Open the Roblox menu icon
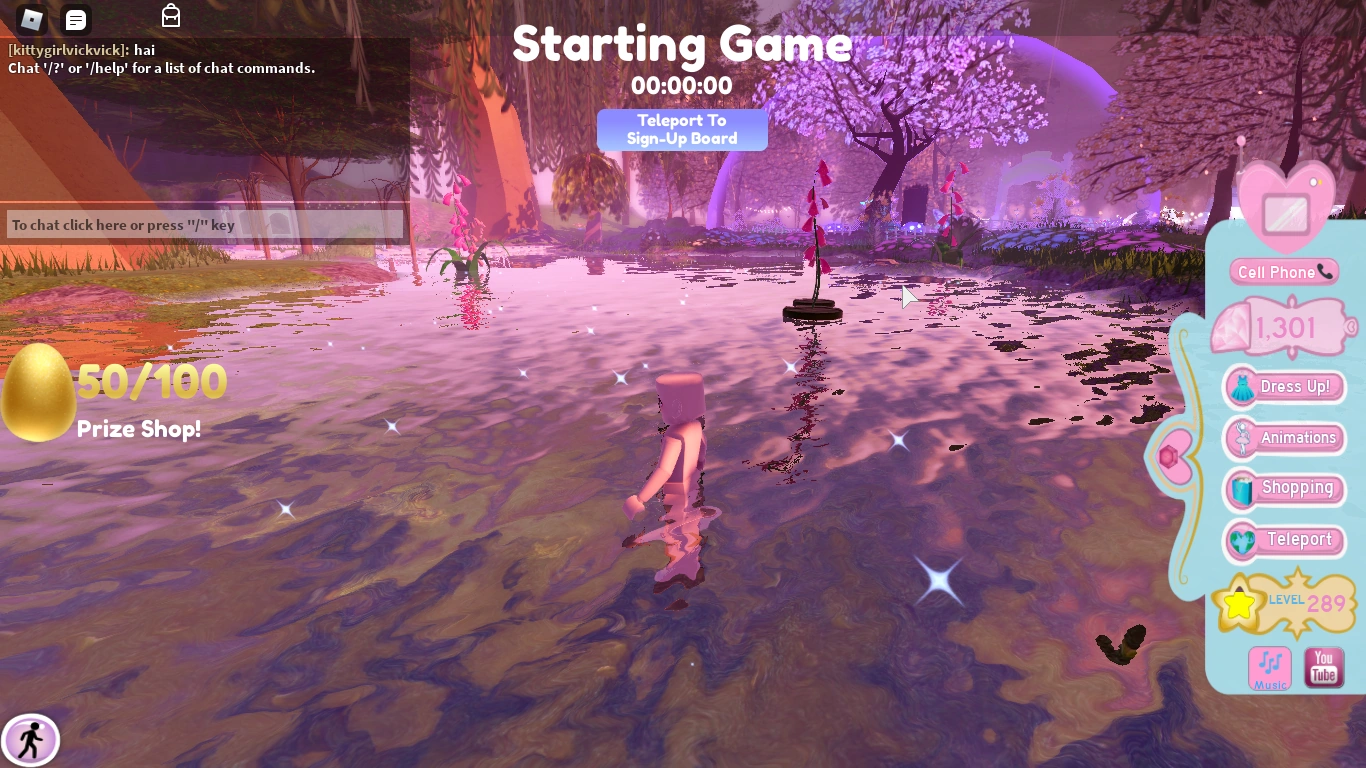Viewport: 1366px width, 768px height. pos(30,19)
